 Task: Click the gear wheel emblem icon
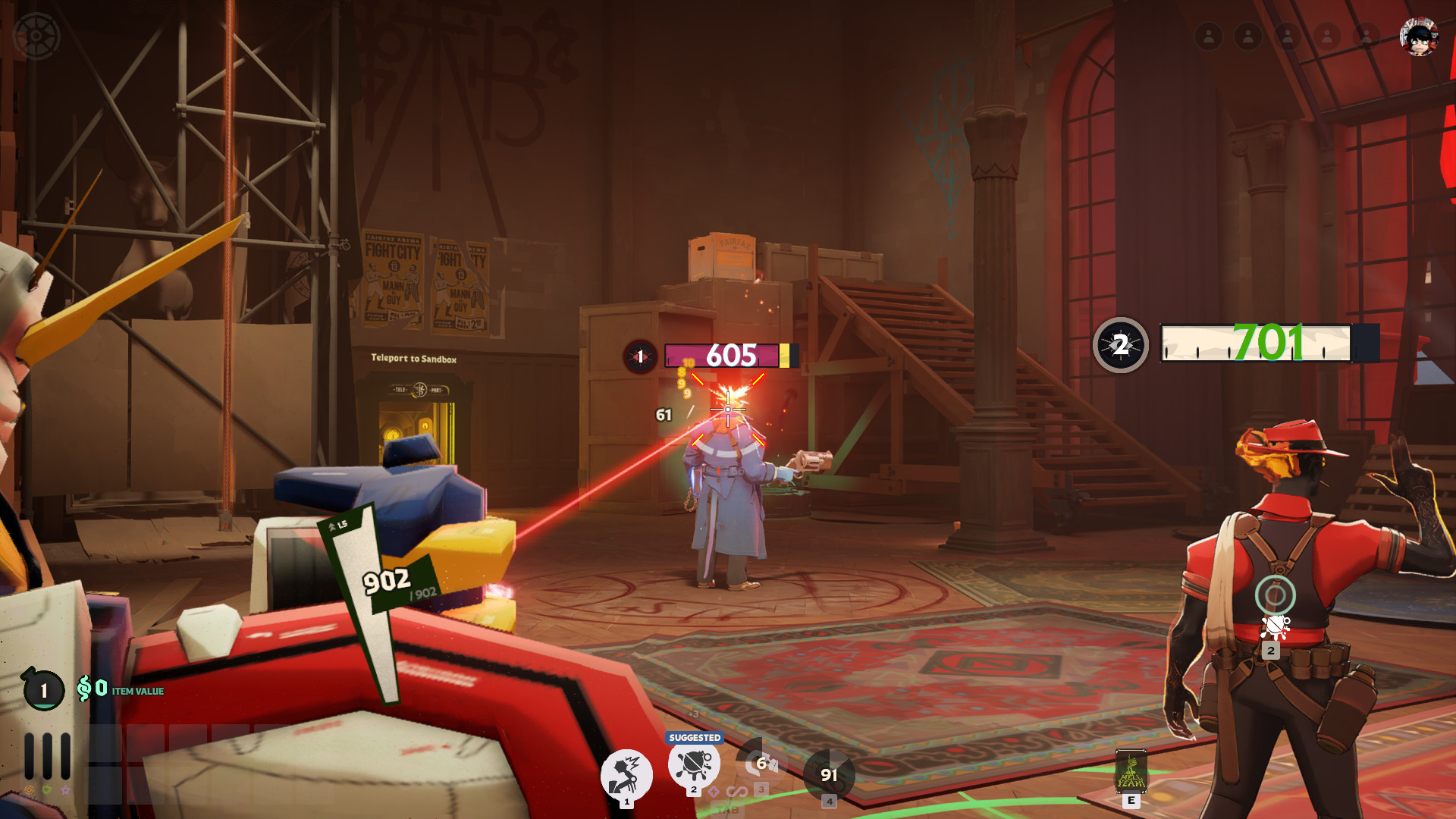pyautogui.click(x=36, y=36)
